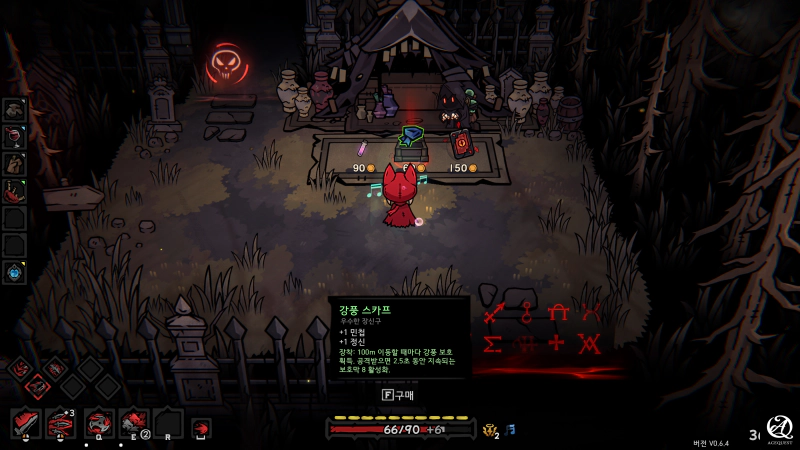The height and width of the screenshot is (450, 800).
Task: Click the golden winged buff icon
Action: [x=490, y=430]
